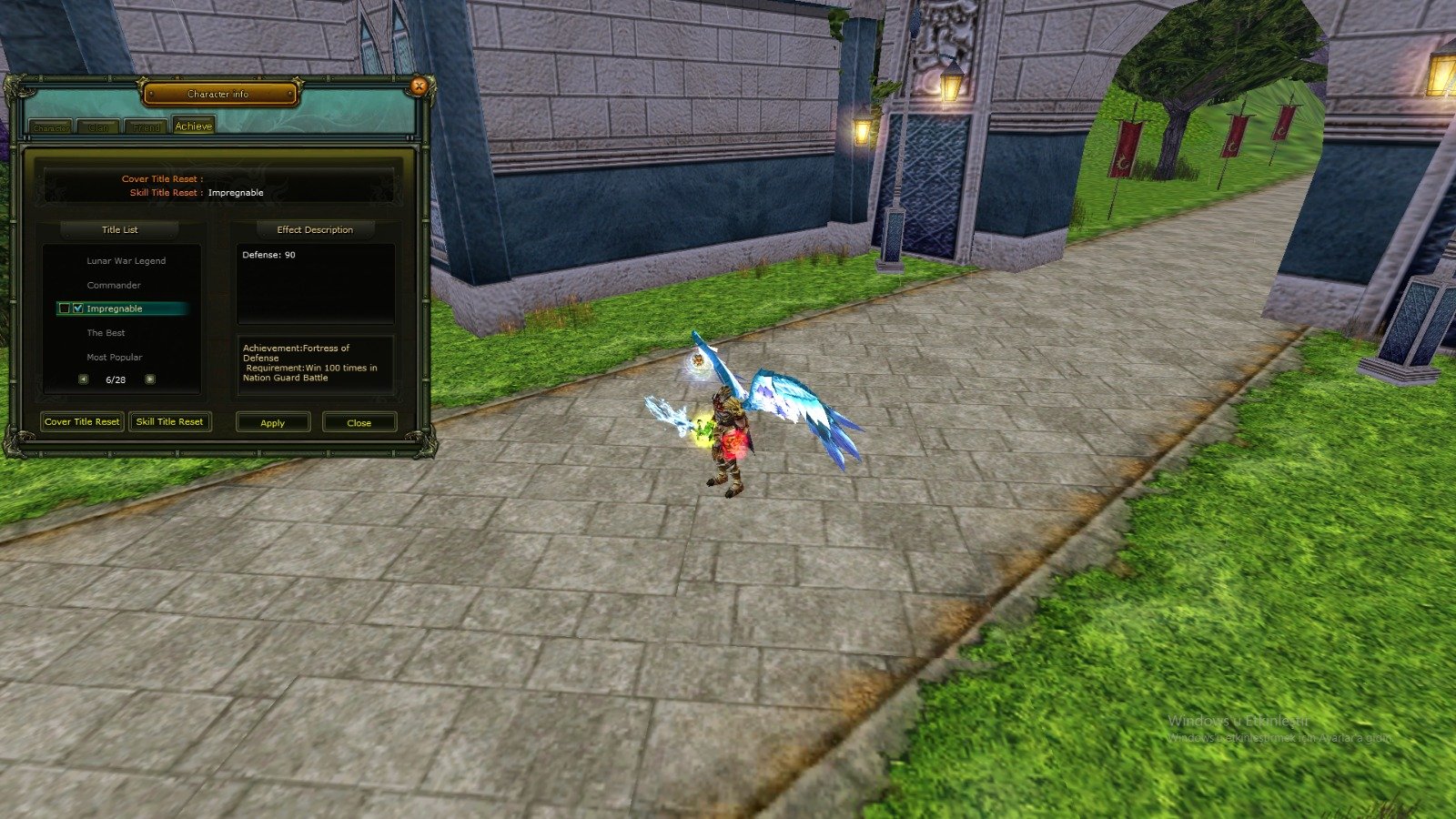This screenshot has height=819, width=1456.
Task: Select the Lunar War Legend title
Action: (126, 260)
